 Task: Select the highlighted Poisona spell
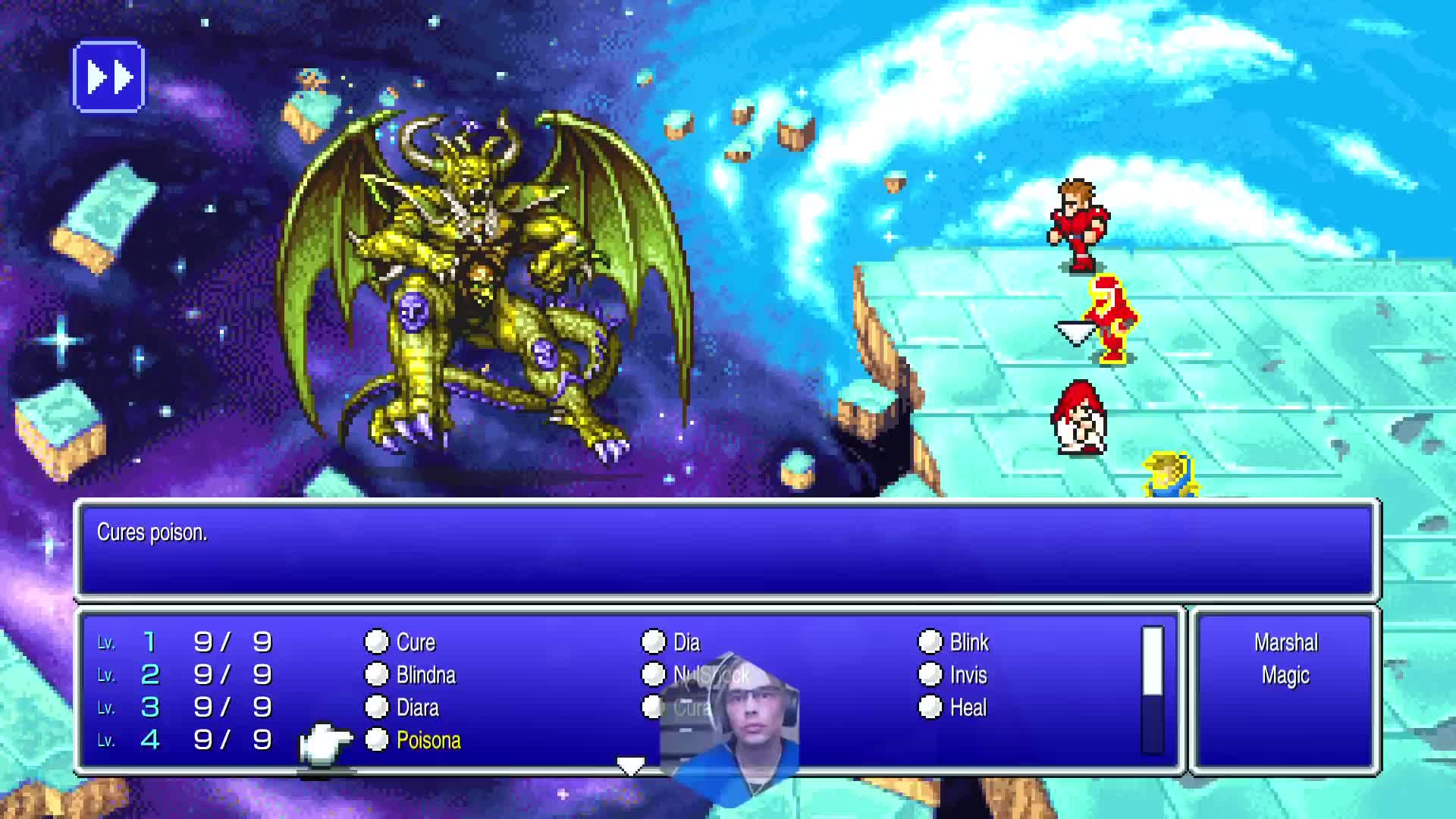(428, 740)
